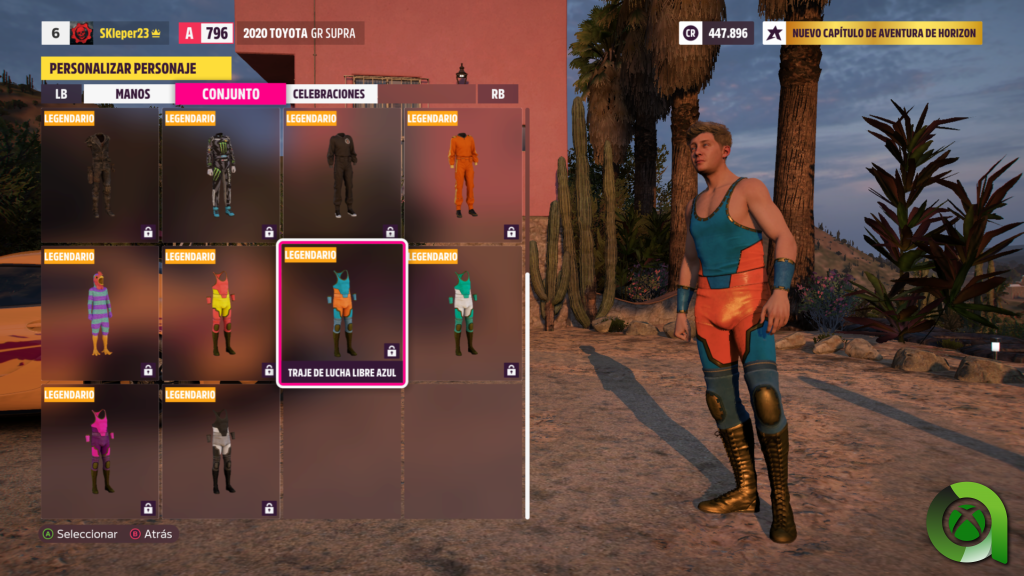Switch to the Manos tab
This screenshot has width=1024, height=576.
click(132, 94)
